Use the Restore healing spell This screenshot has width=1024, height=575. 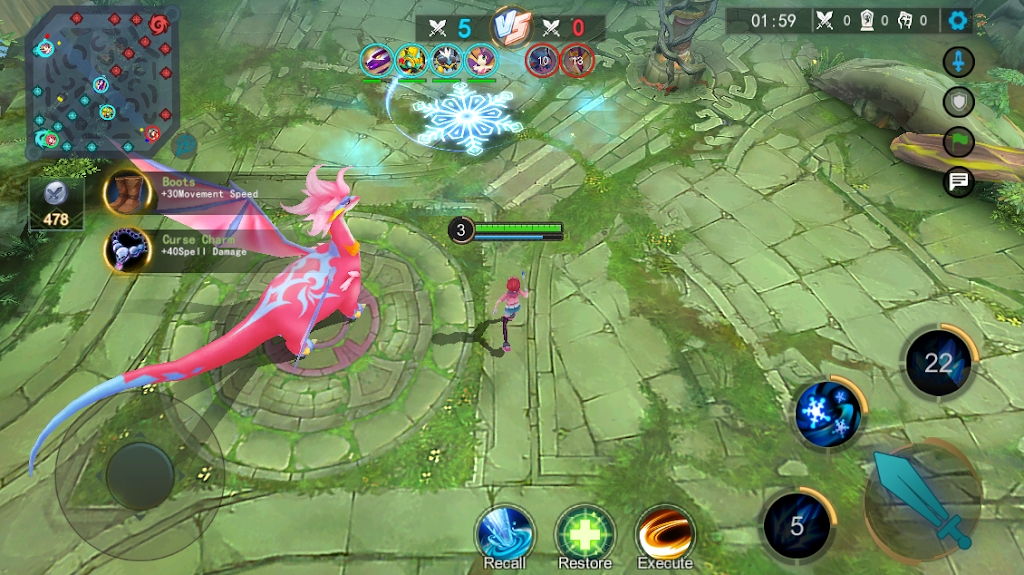click(x=584, y=532)
